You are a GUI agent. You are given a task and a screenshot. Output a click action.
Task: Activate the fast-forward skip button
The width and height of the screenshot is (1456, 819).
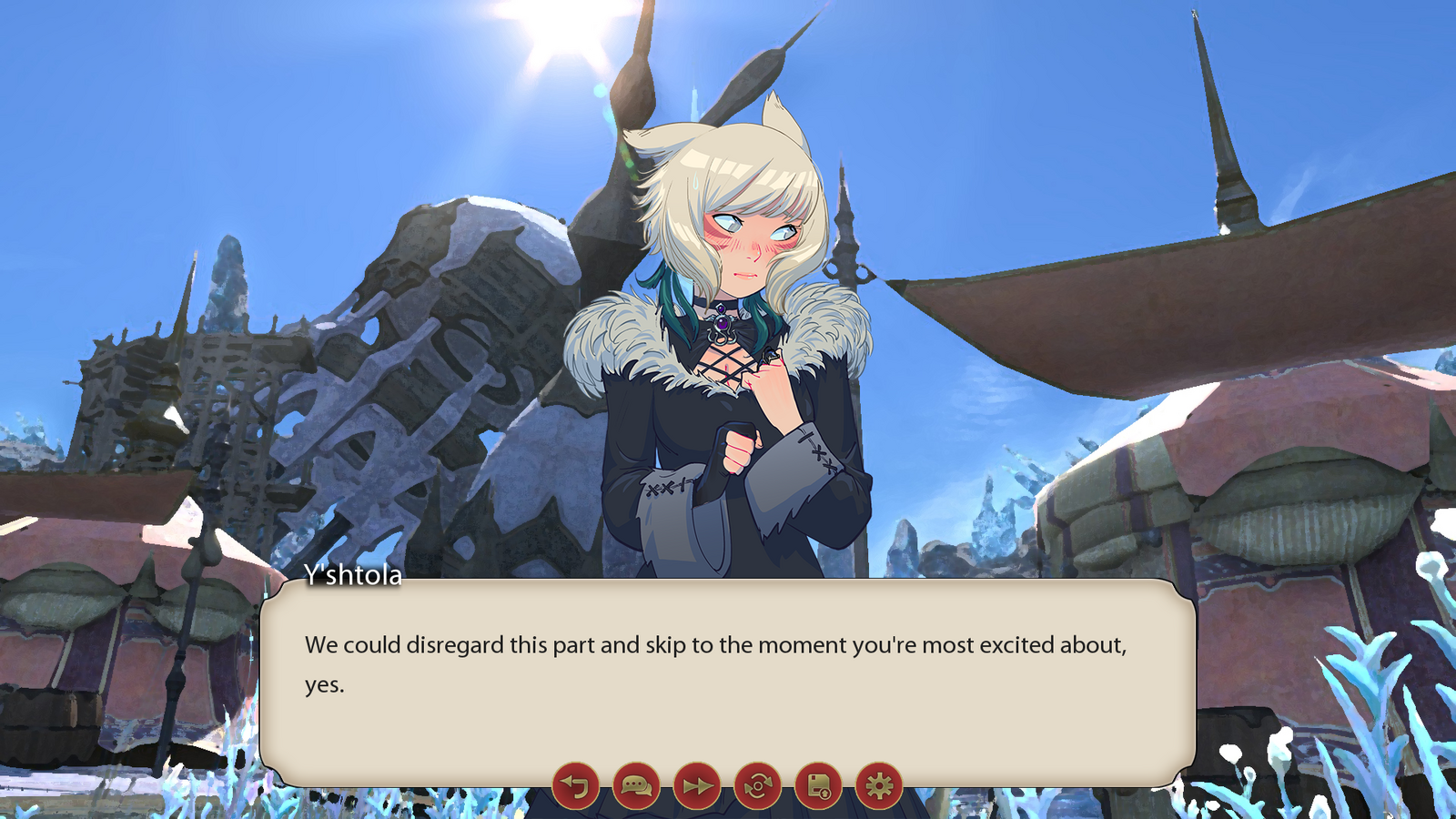click(x=697, y=785)
